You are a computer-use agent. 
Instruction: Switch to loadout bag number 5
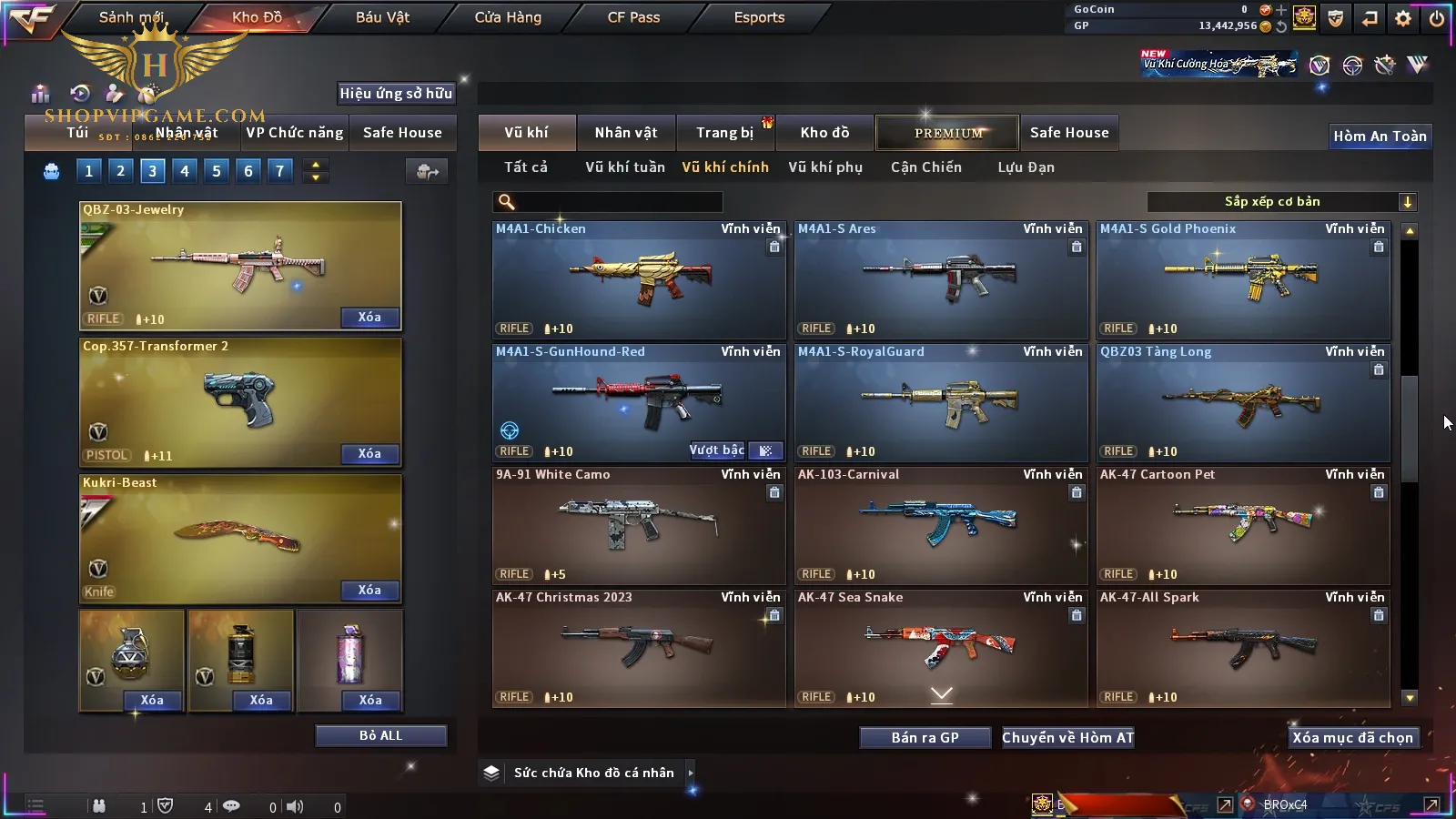tap(217, 171)
